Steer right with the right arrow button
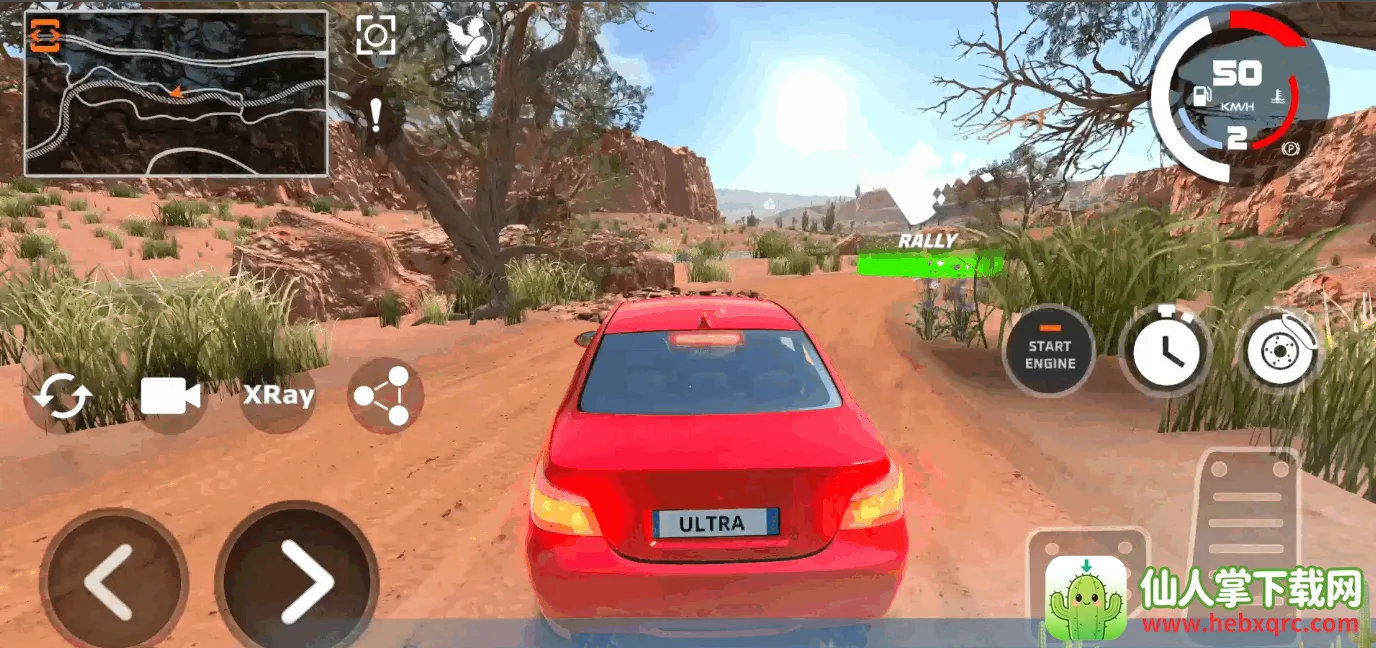 point(297,579)
